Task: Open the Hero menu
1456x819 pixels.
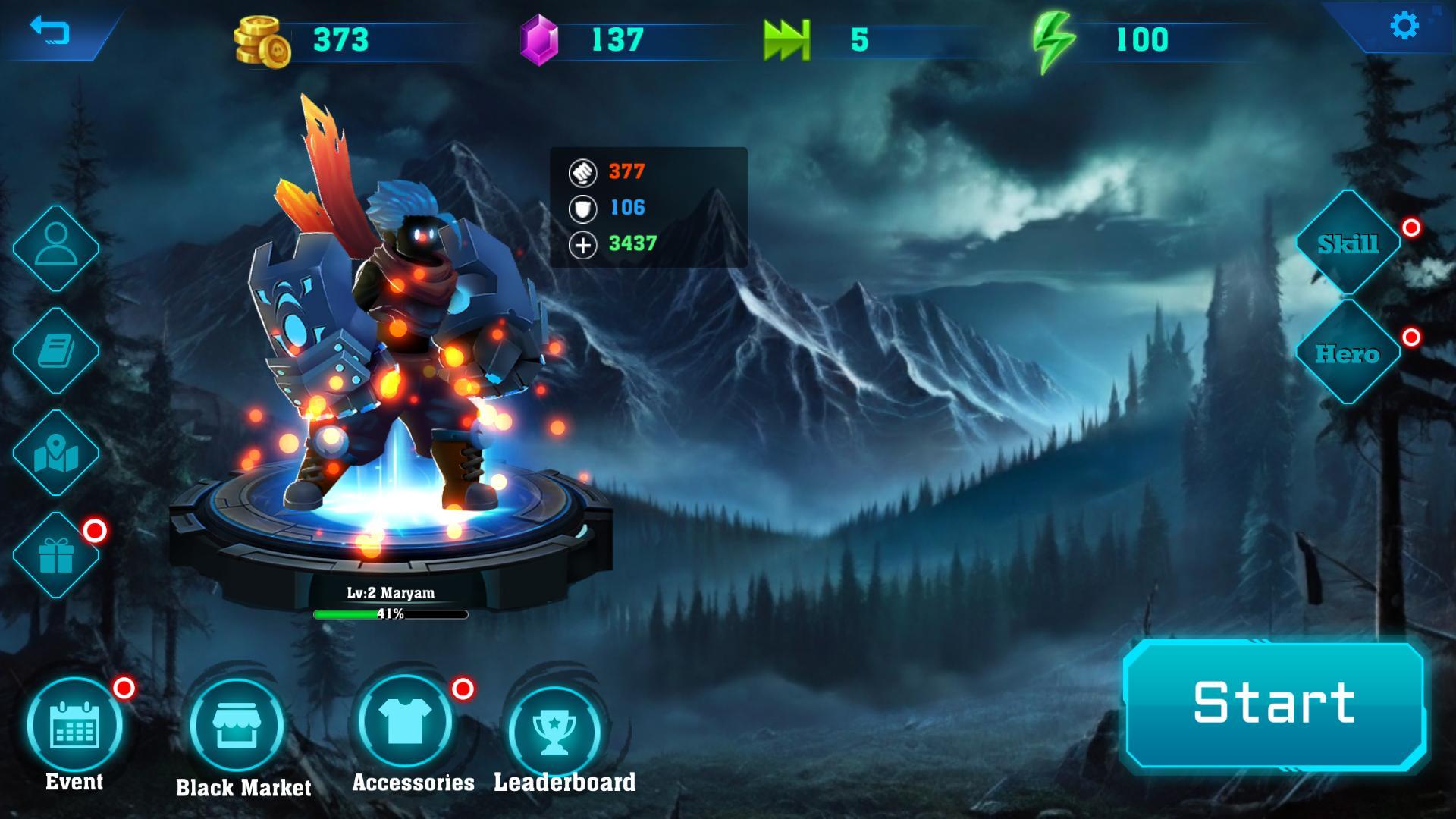Action: point(1348,353)
